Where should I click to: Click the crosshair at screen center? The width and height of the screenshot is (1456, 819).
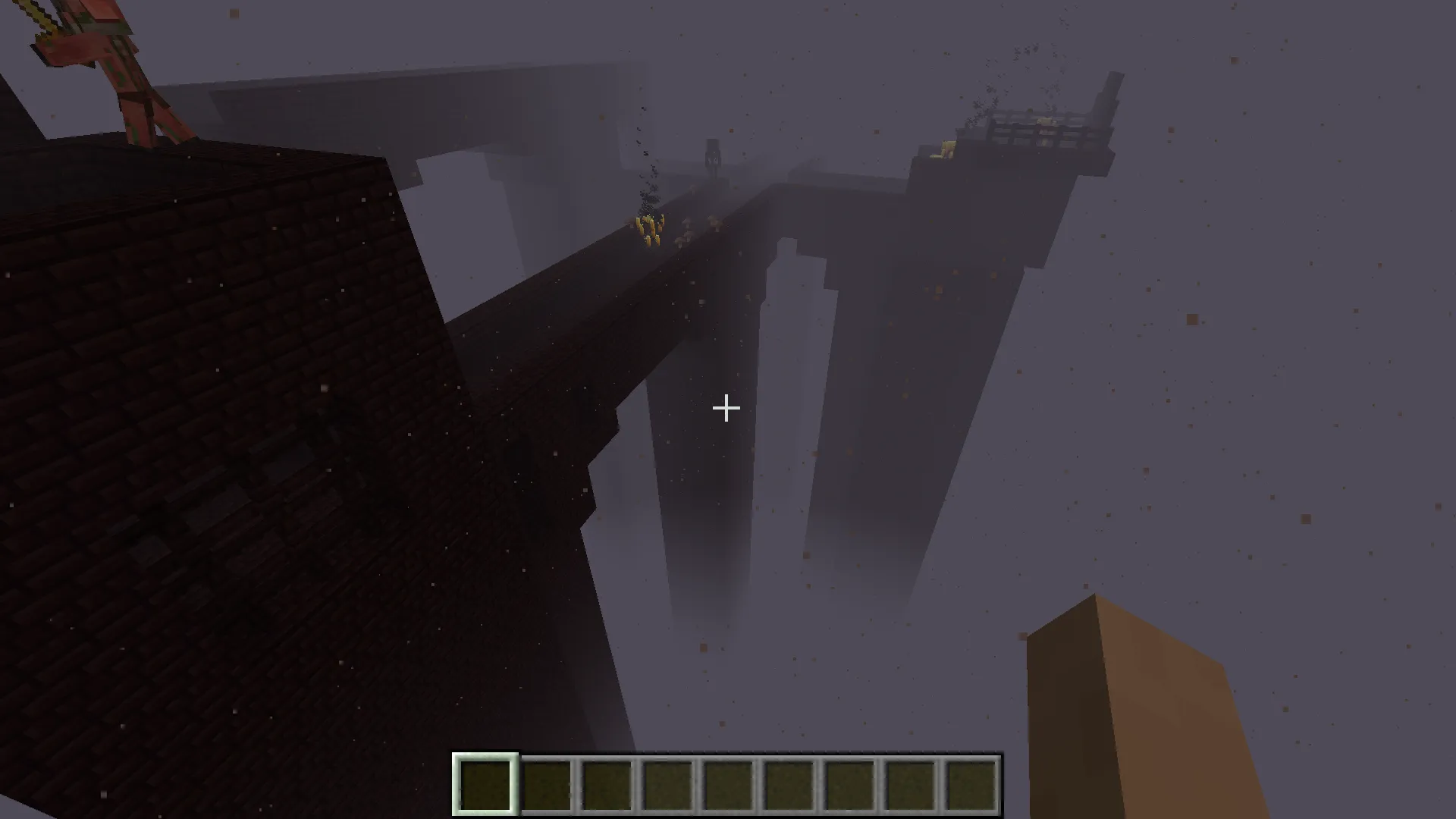pos(726,409)
